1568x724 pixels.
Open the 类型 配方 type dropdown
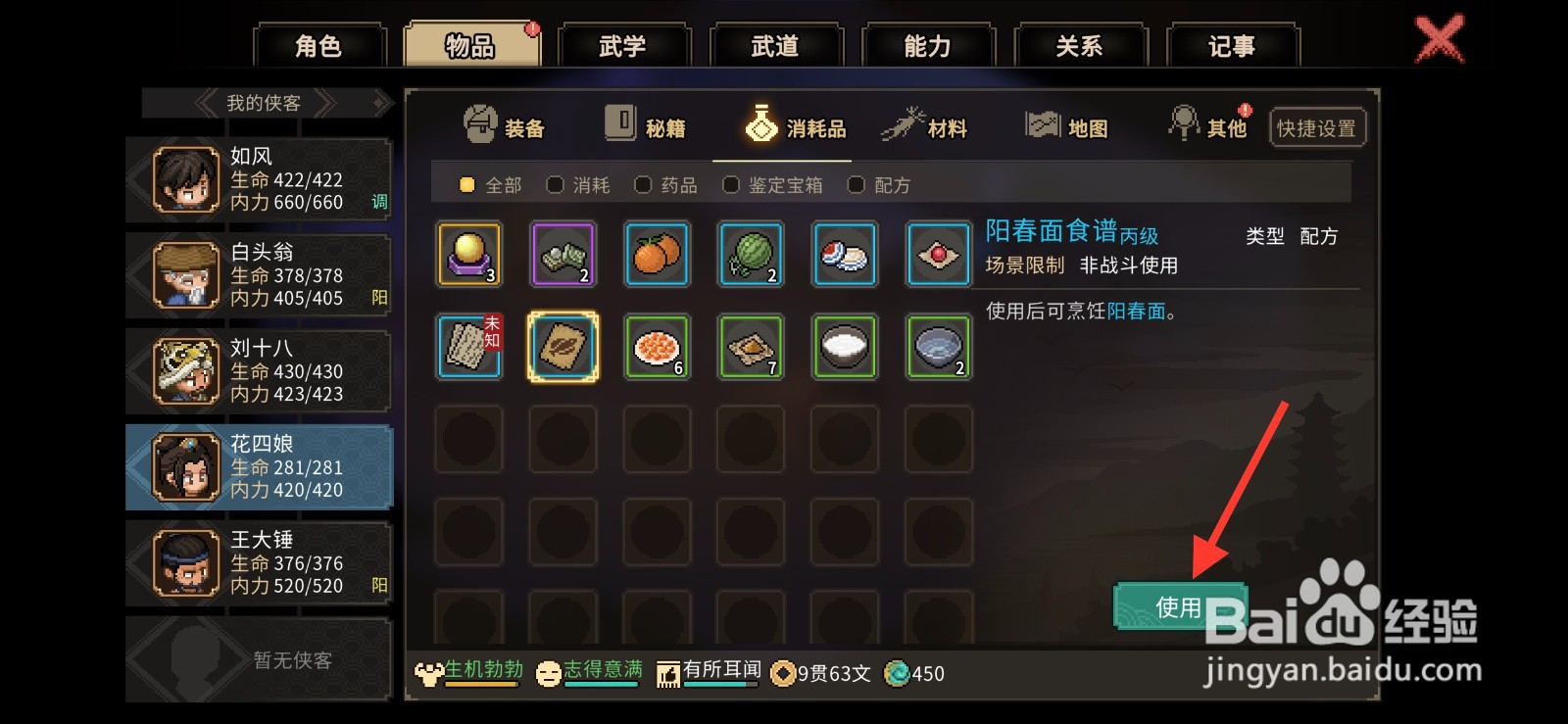pyautogui.click(x=1296, y=236)
